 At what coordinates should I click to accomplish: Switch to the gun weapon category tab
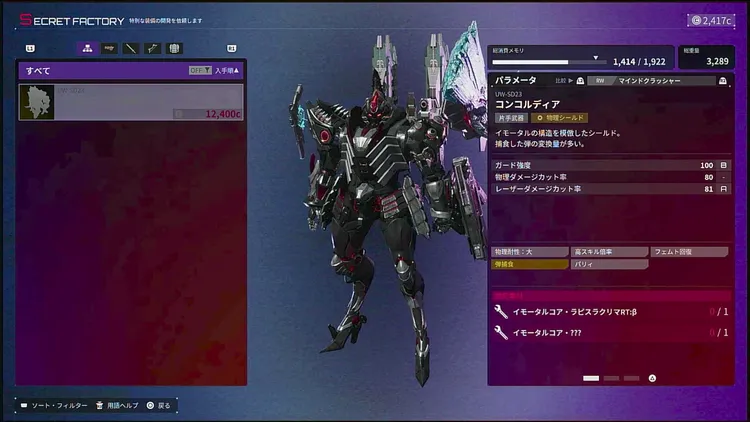(108, 48)
